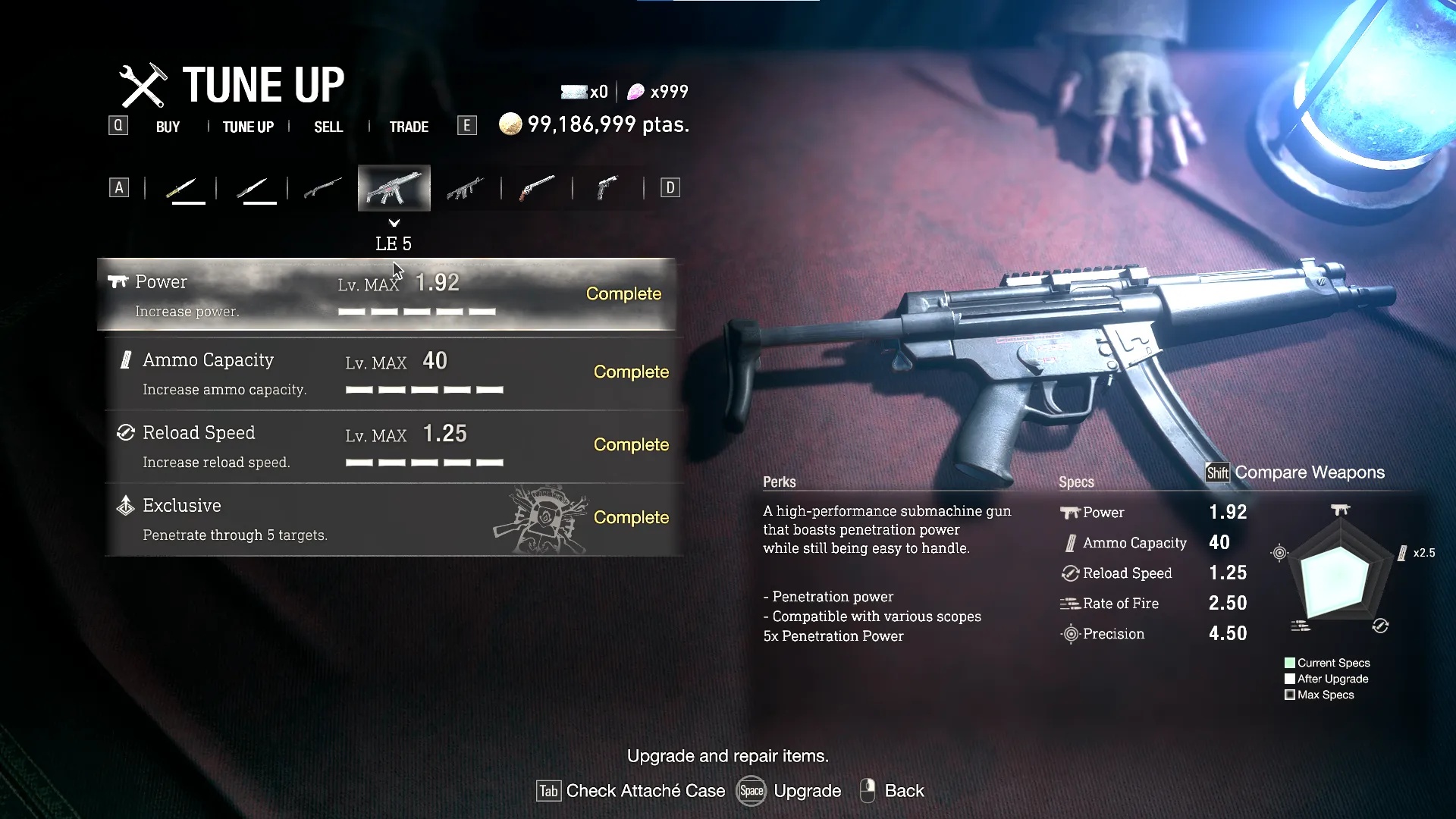Image resolution: width=1456 pixels, height=819 pixels.
Task: Select the Reload Speed upgrade row
Action: tap(394, 446)
